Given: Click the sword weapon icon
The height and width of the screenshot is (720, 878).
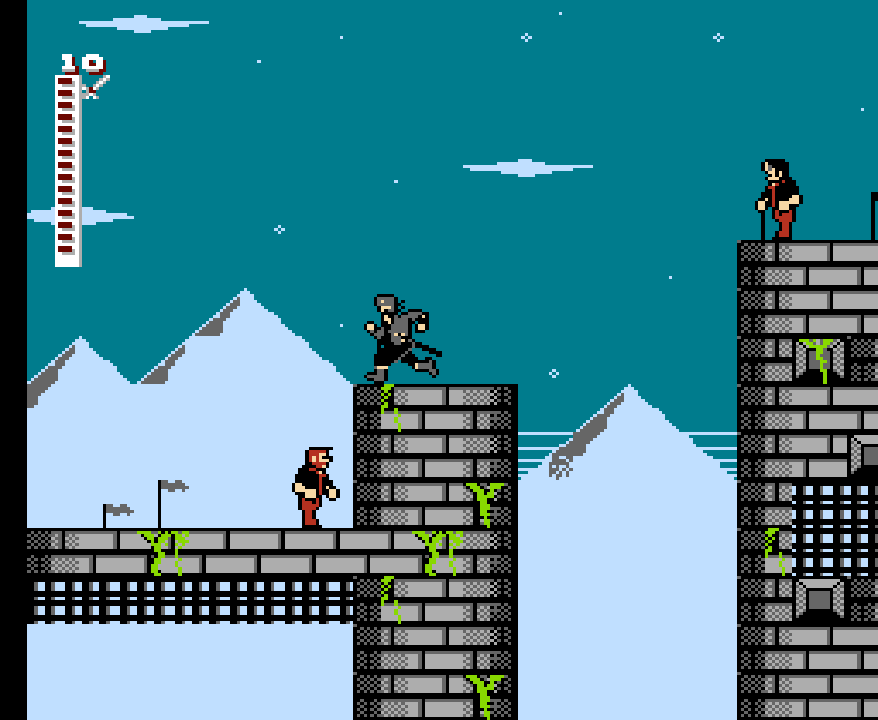Looking at the screenshot, I should coord(96,87).
